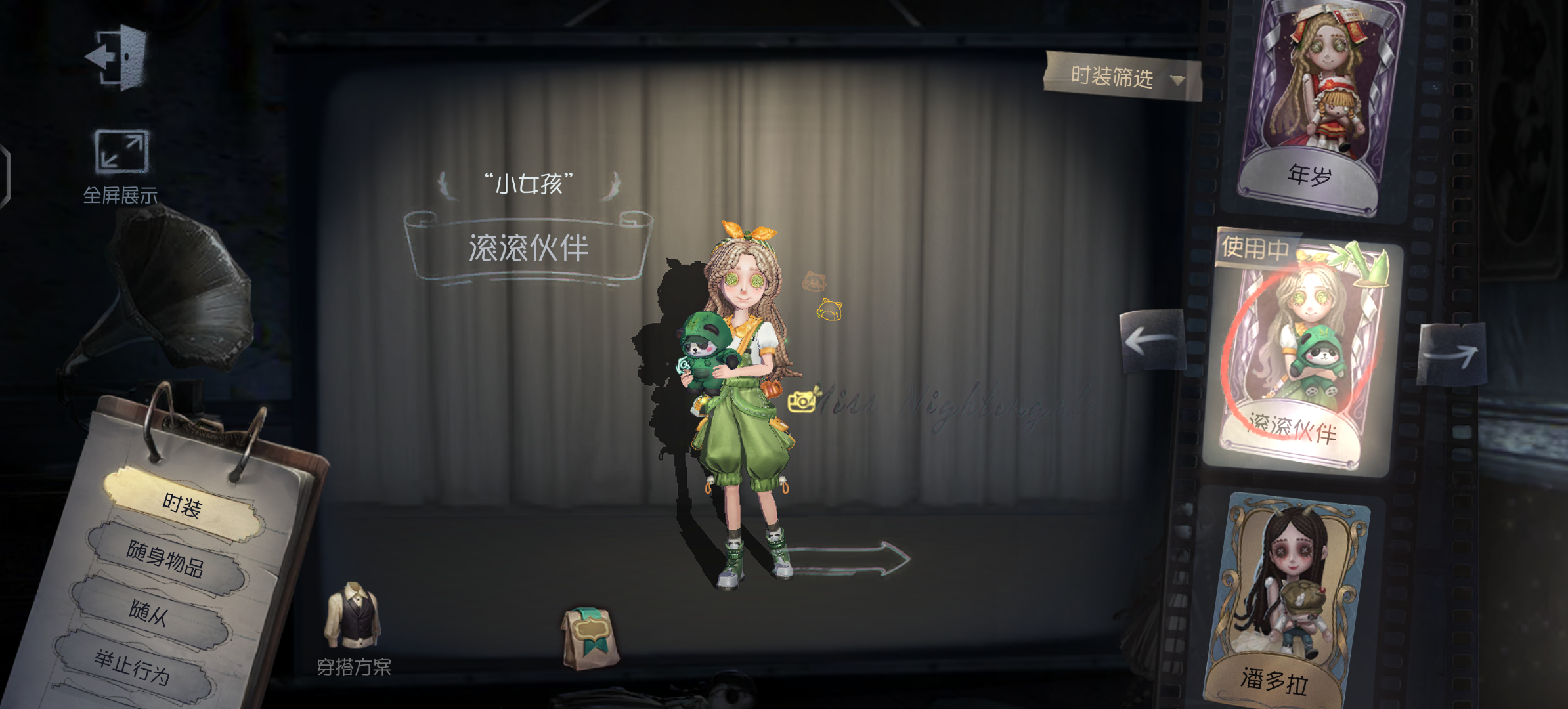This screenshot has width=1568, height=709.
Task: Click the exit door icon top-left
Action: coord(118,56)
